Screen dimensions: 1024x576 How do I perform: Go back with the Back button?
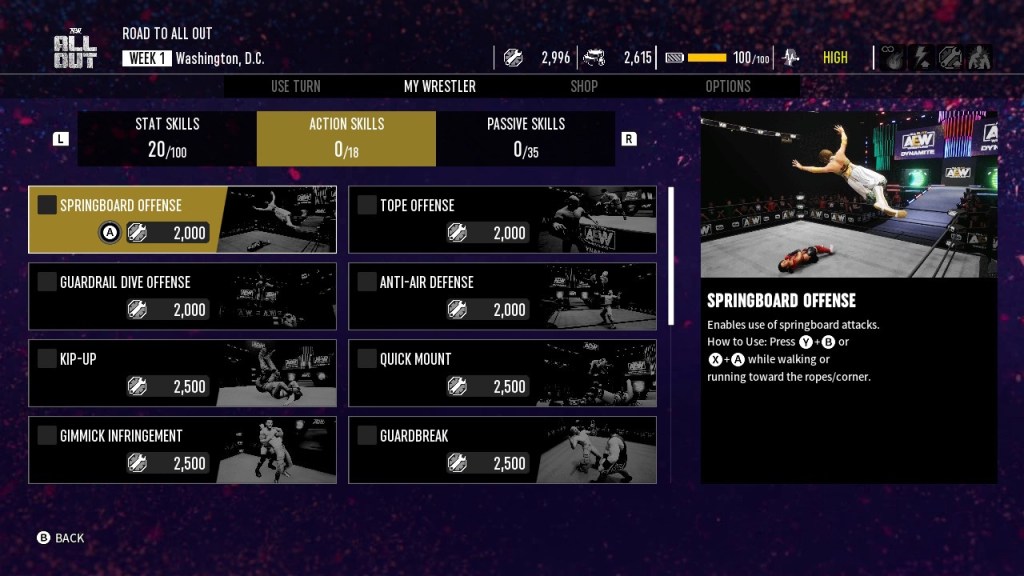[x=61, y=538]
